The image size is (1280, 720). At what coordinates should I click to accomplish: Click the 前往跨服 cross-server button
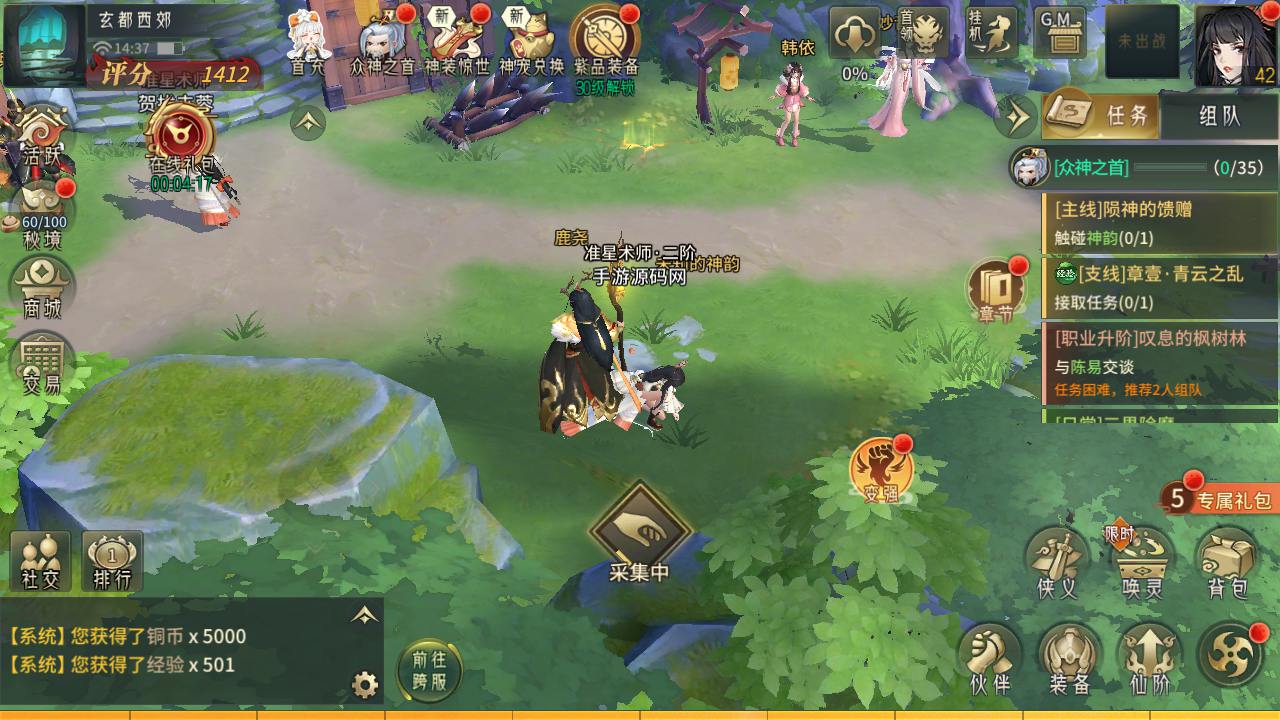pyautogui.click(x=430, y=669)
